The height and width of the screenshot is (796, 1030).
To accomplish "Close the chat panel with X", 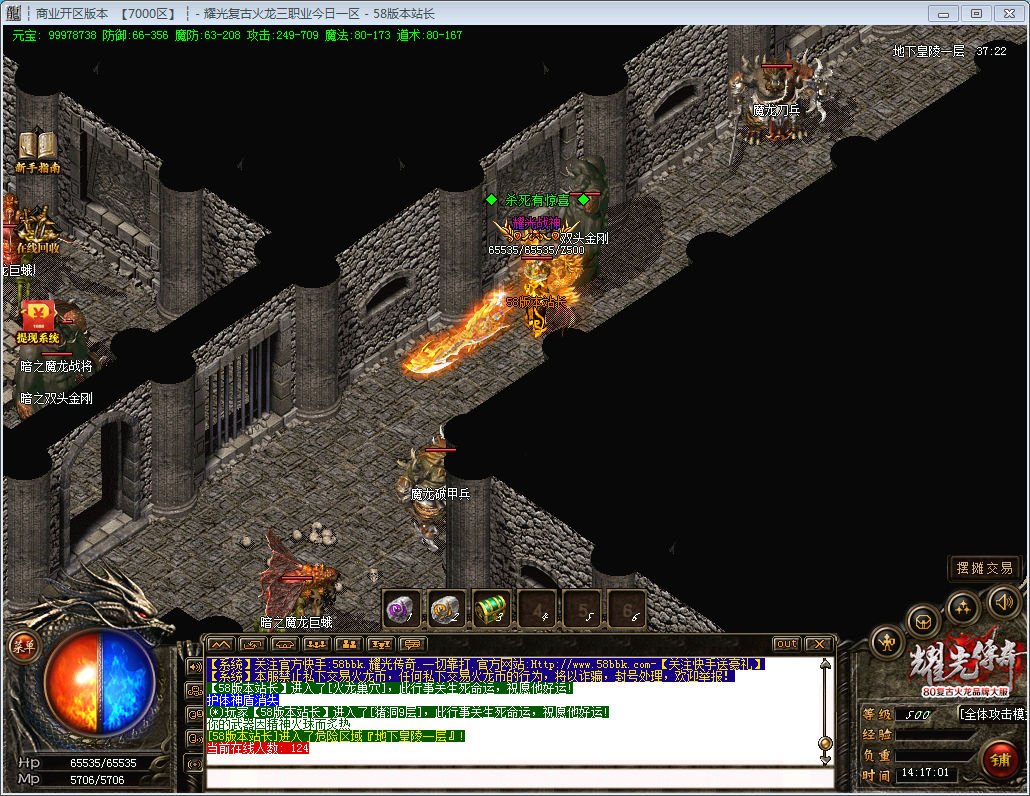I will click(819, 644).
